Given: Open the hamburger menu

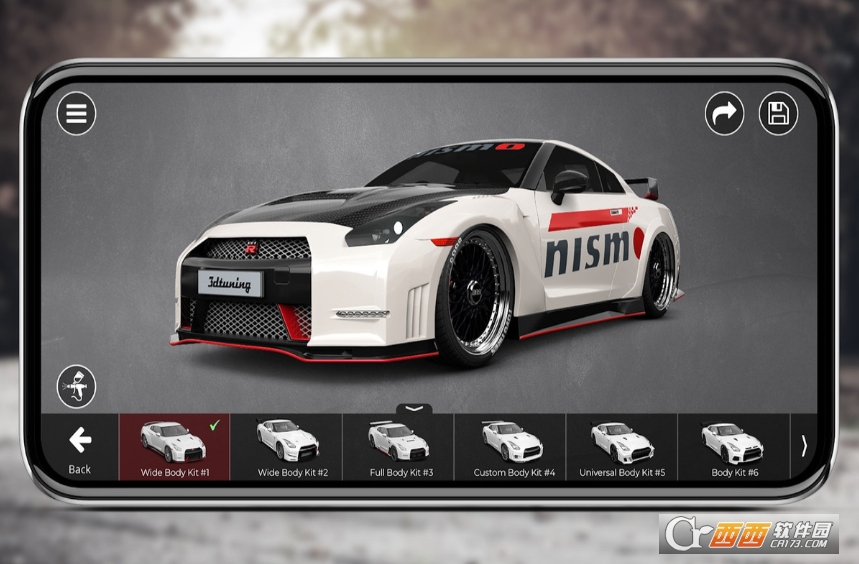Looking at the screenshot, I should 76,114.
